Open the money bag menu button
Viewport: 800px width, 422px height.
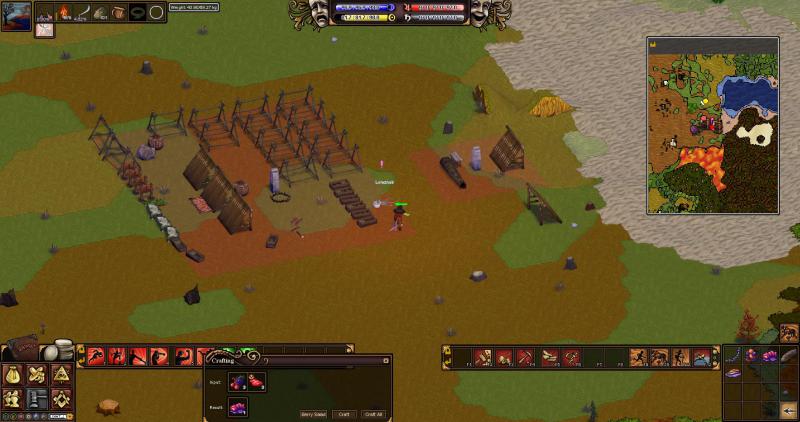tap(14, 375)
